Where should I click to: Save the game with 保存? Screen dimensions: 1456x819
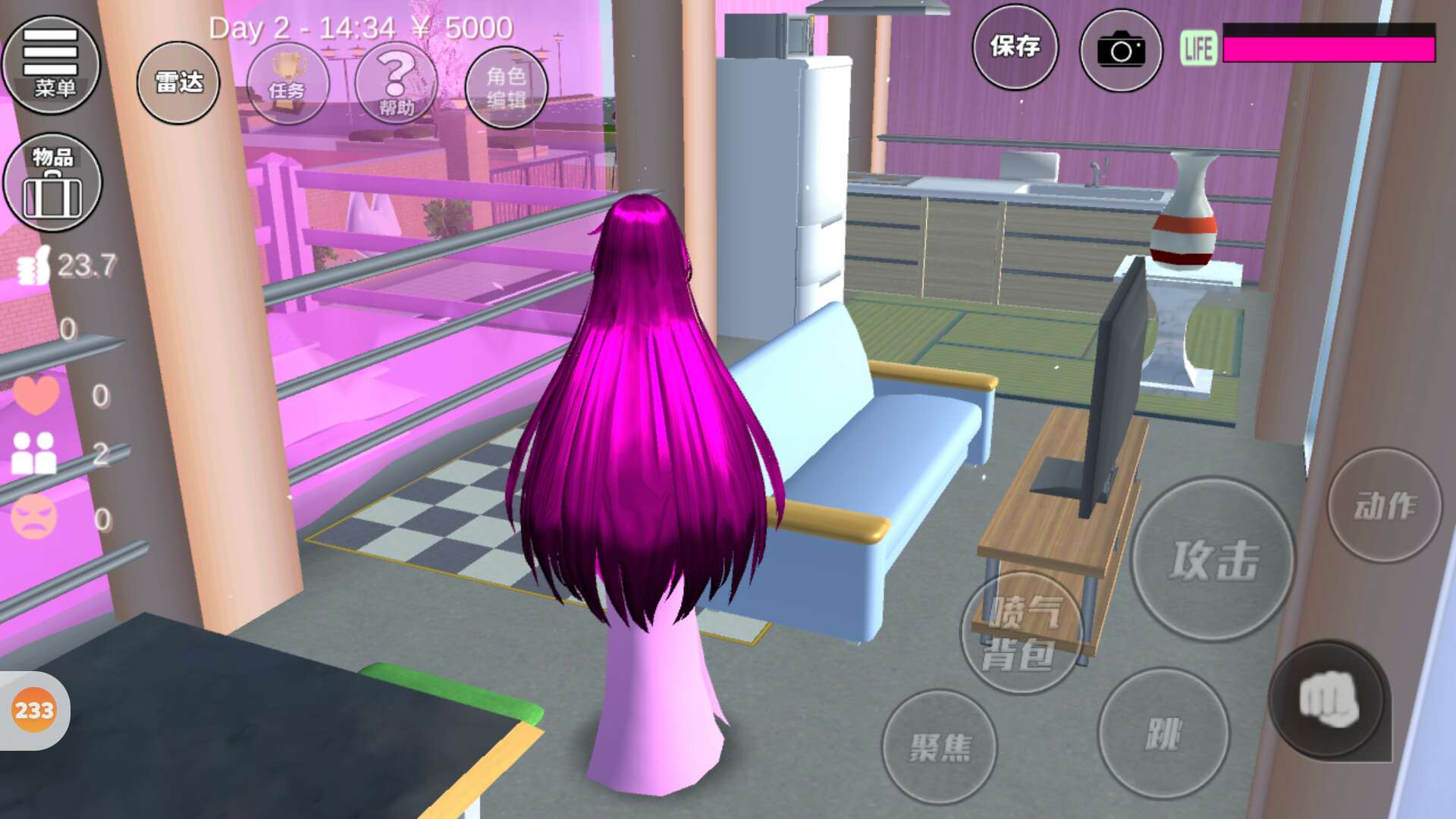[x=1015, y=47]
